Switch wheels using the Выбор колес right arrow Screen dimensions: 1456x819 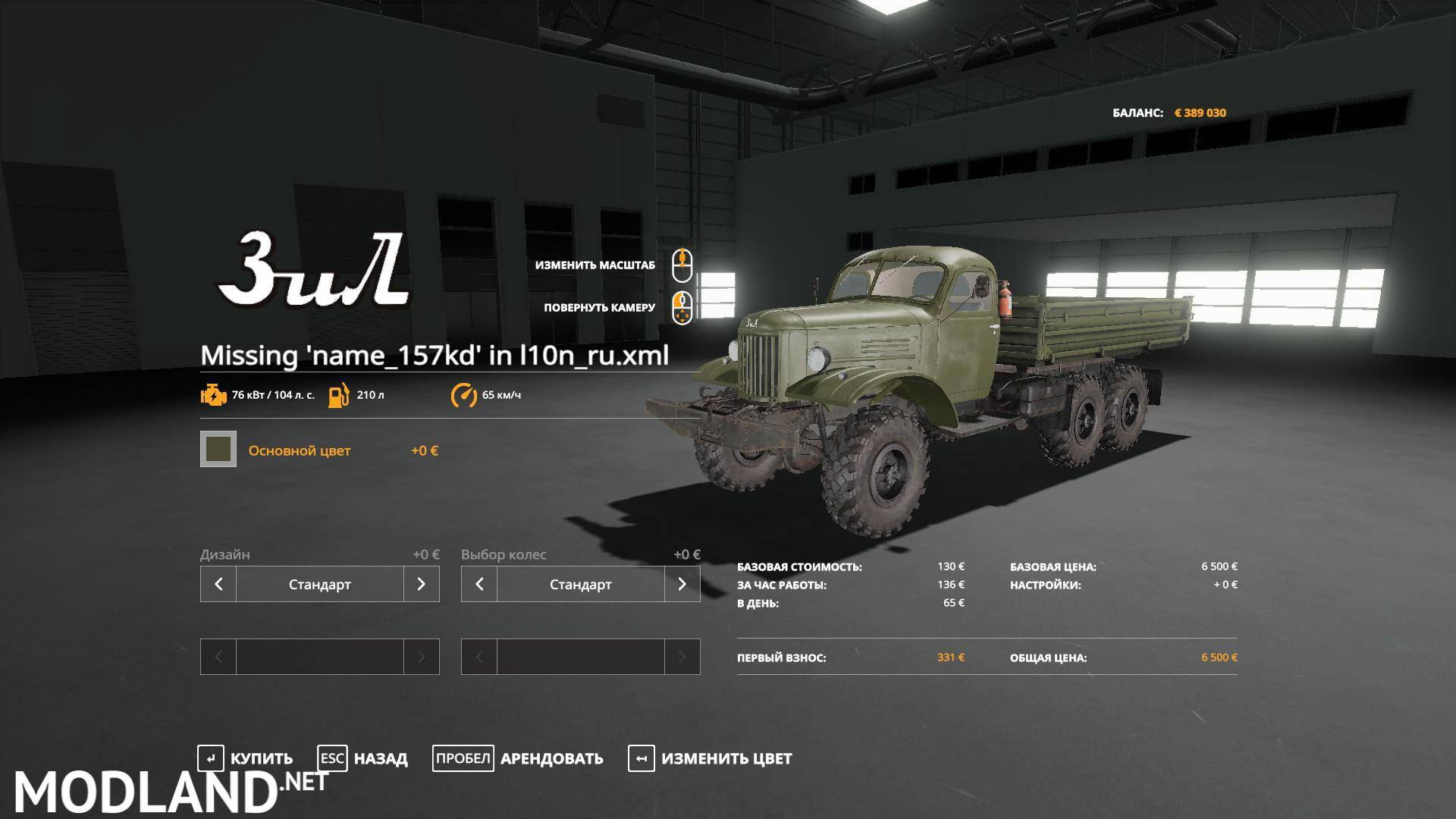(x=682, y=584)
